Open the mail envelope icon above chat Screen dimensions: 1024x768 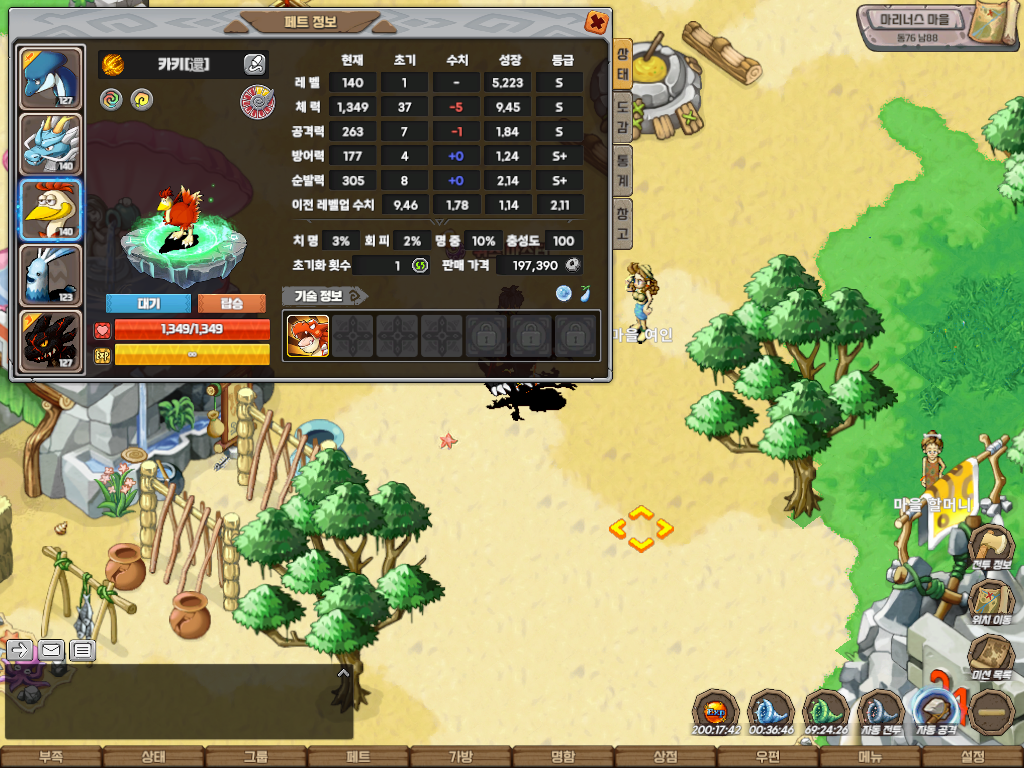pyautogui.click(x=51, y=651)
